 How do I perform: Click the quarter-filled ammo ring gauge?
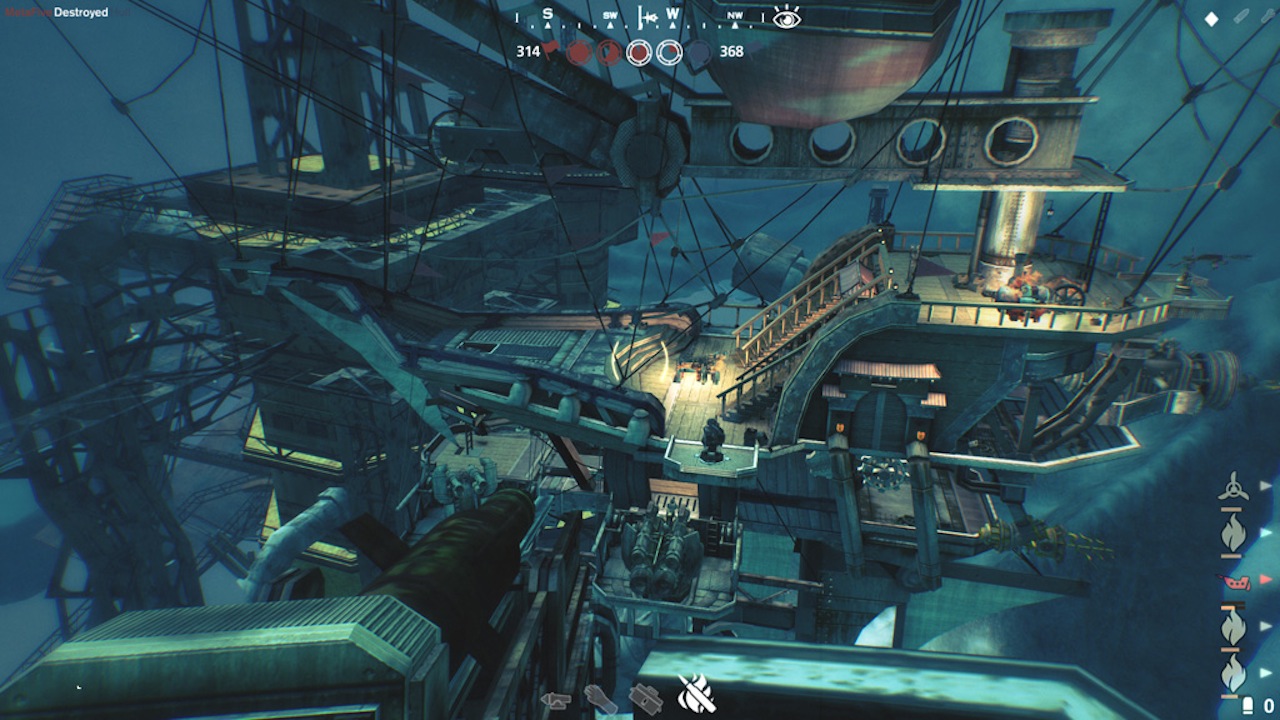tap(668, 51)
